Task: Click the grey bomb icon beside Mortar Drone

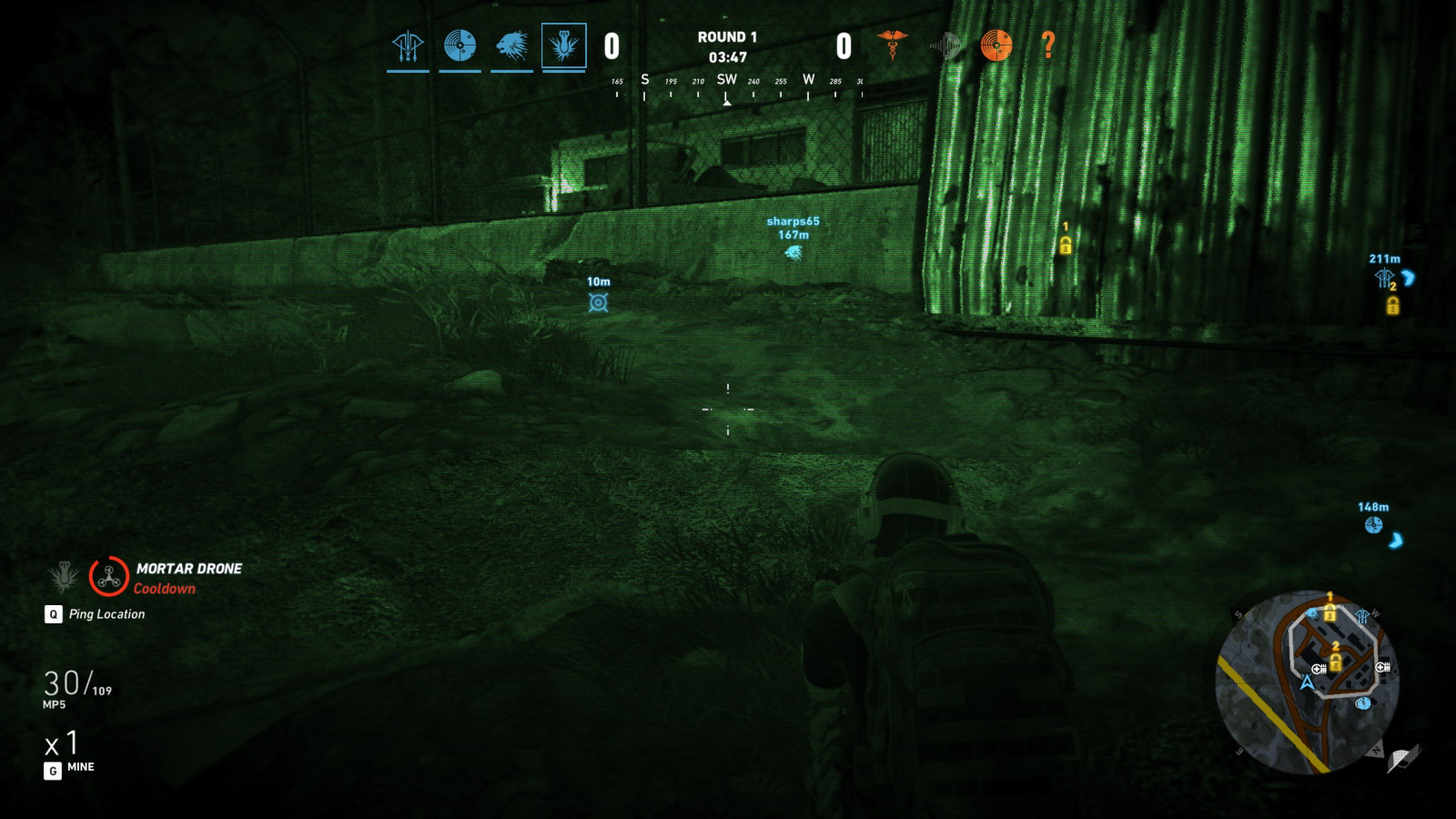Action: coord(64,576)
